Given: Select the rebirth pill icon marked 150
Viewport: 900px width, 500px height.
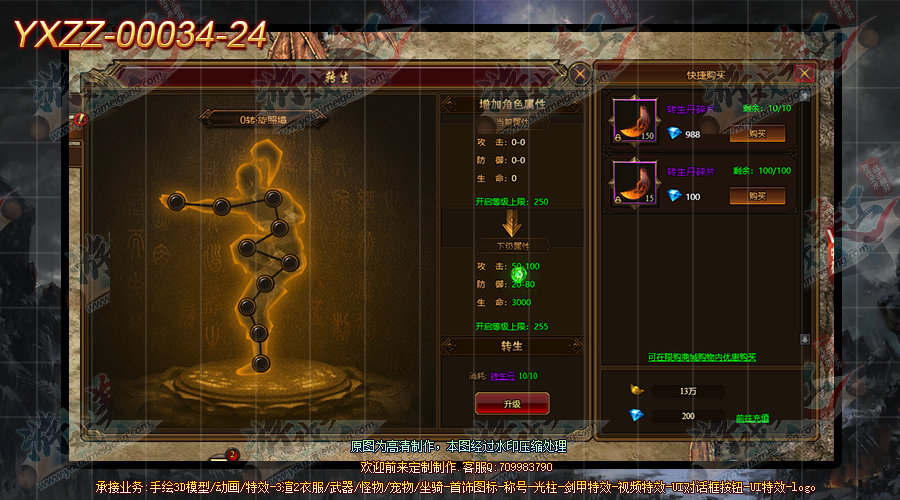Looking at the screenshot, I should point(633,120).
